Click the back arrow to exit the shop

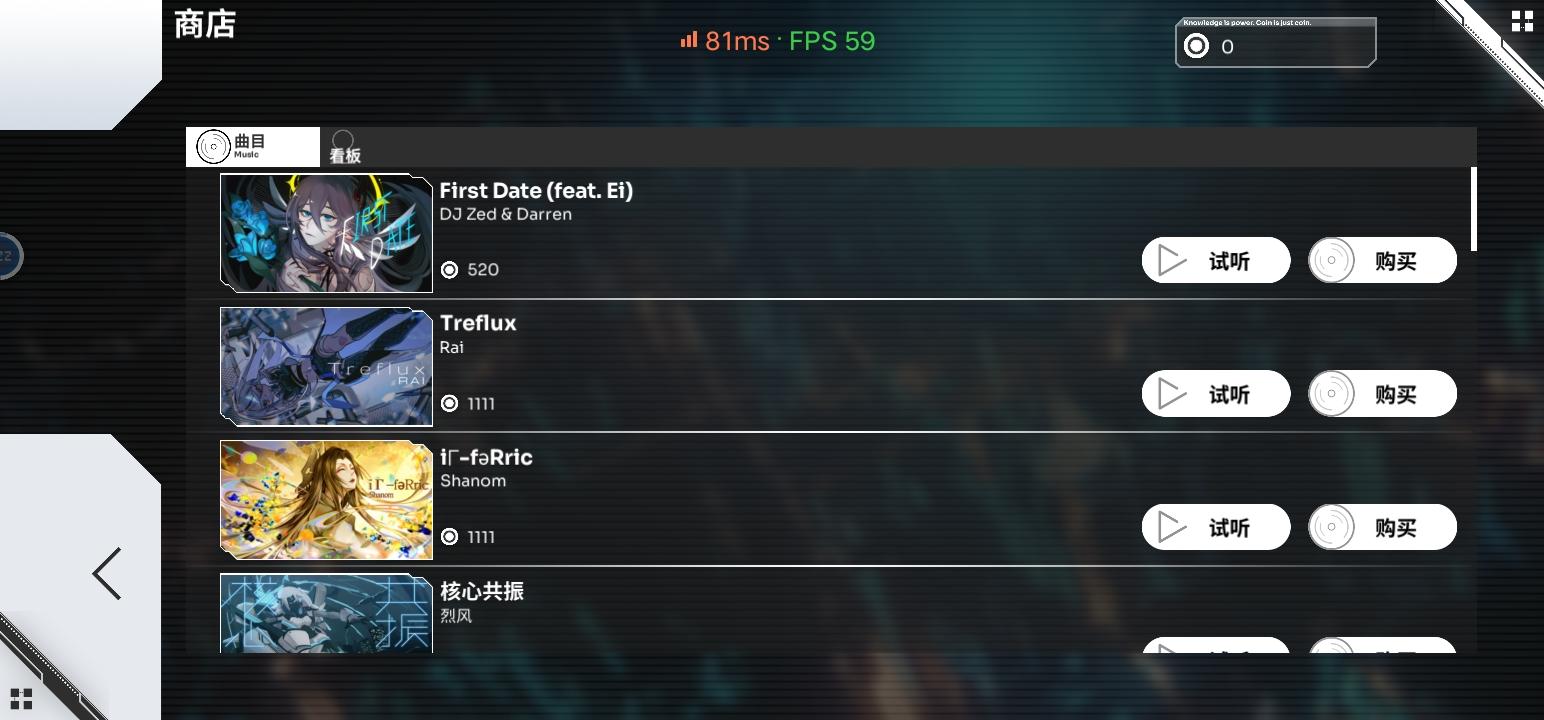(105, 573)
